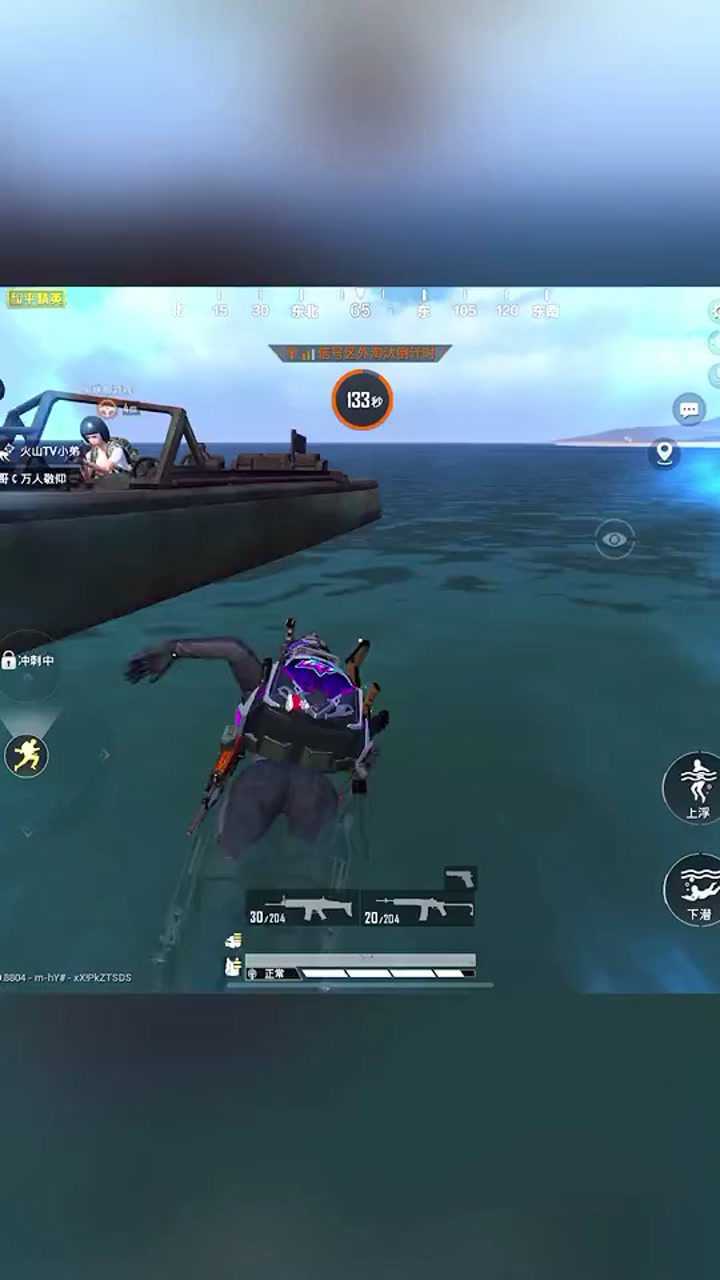Toggle the free-look eye icon
Viewport: 720px width, 1280px height.
pos(615,539)
